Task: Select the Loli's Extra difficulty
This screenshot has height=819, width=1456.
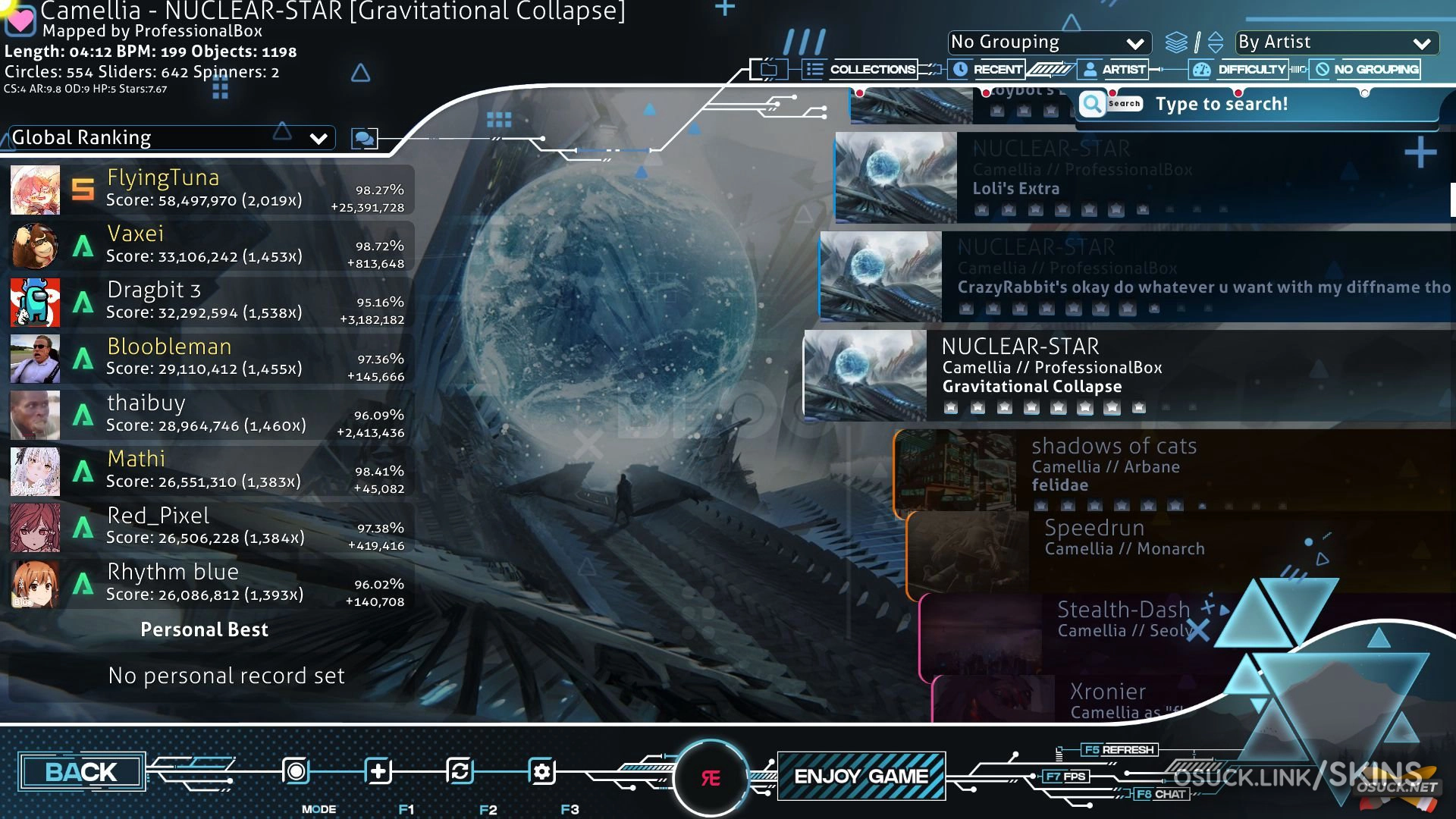Action: point(1137,178)
